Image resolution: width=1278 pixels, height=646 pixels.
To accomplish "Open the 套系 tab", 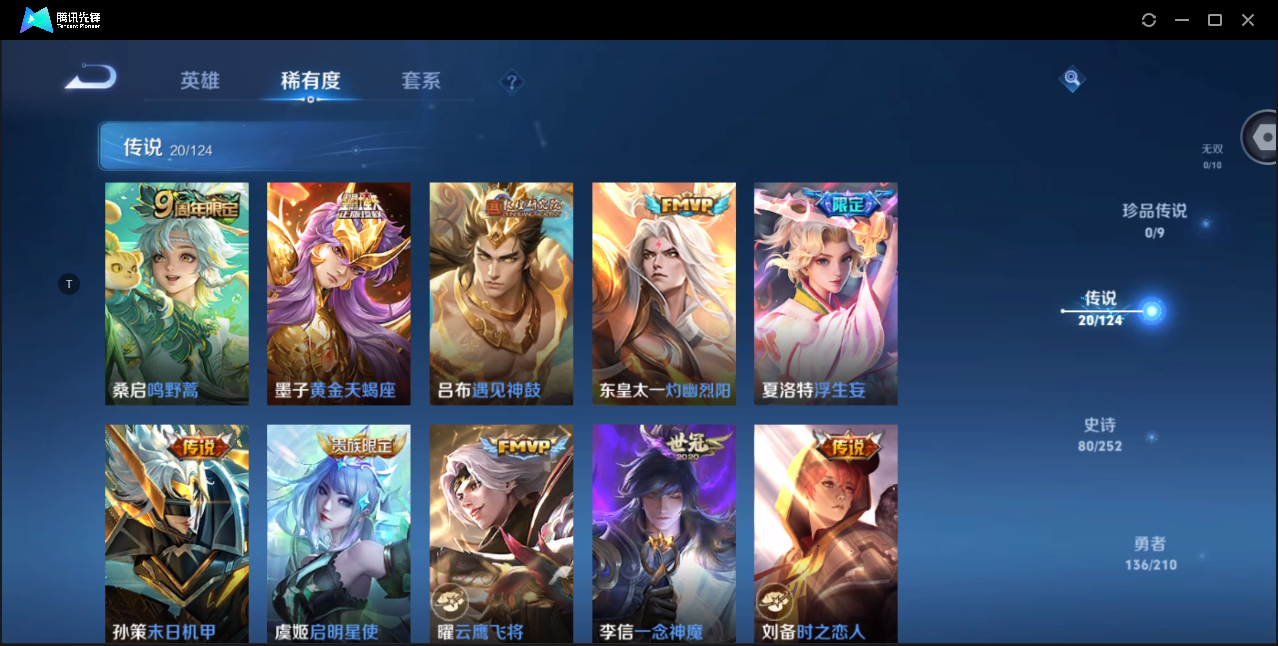I will (421, 81).
